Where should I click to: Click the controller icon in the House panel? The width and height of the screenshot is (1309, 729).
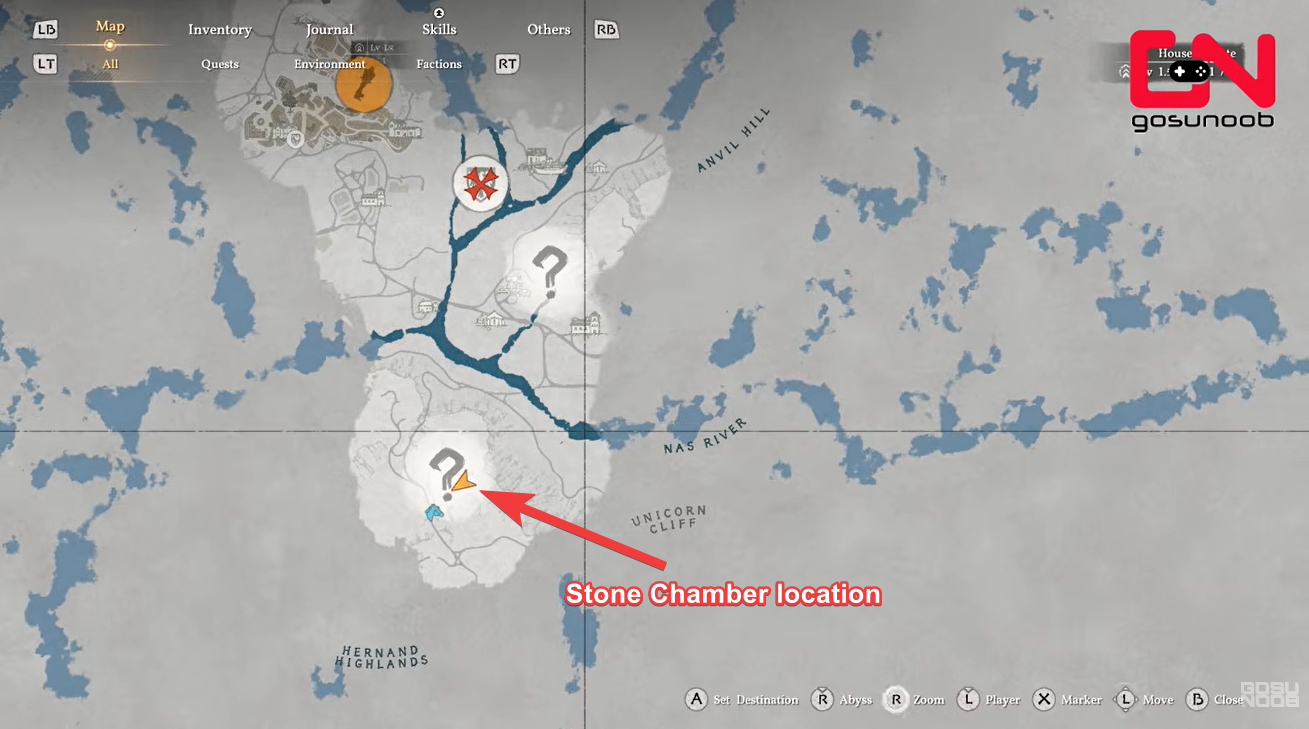[x=1189, y=71]
